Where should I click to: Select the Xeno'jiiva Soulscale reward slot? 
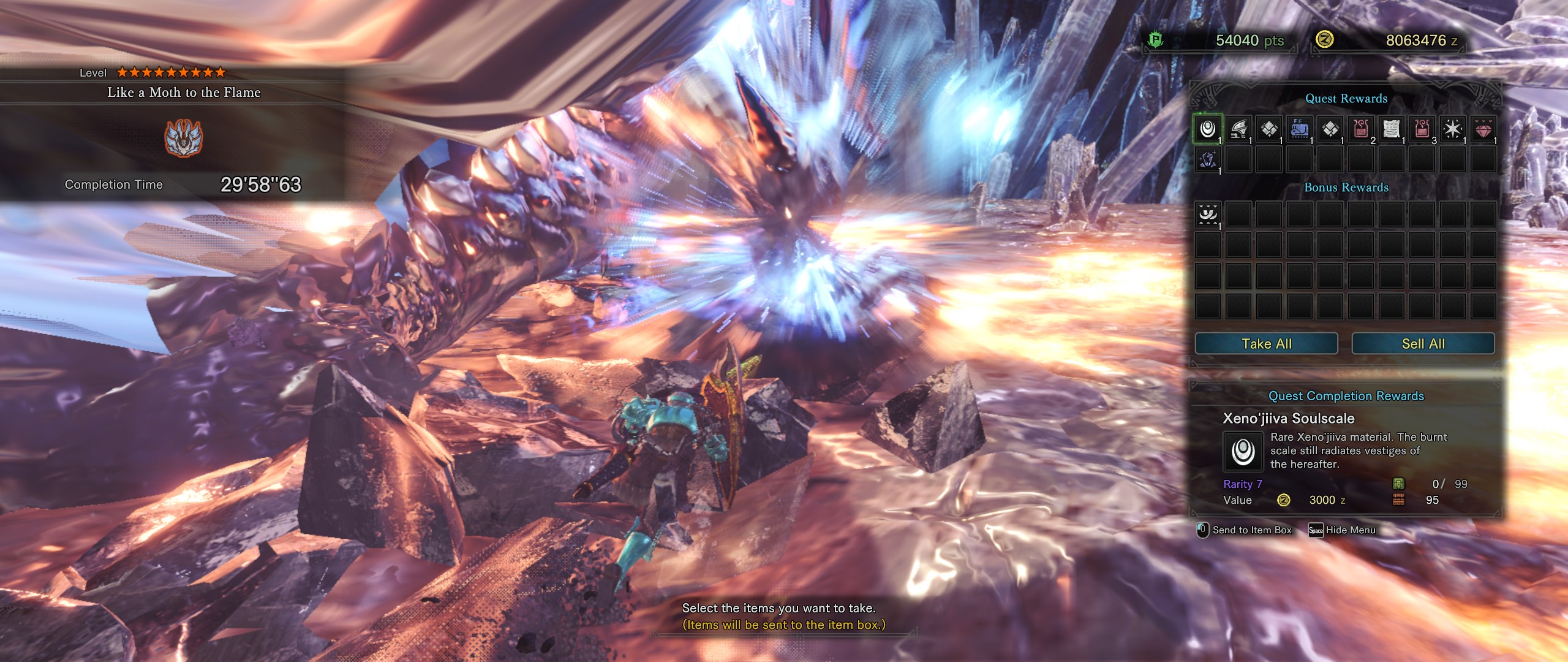tap(1207, 129)
